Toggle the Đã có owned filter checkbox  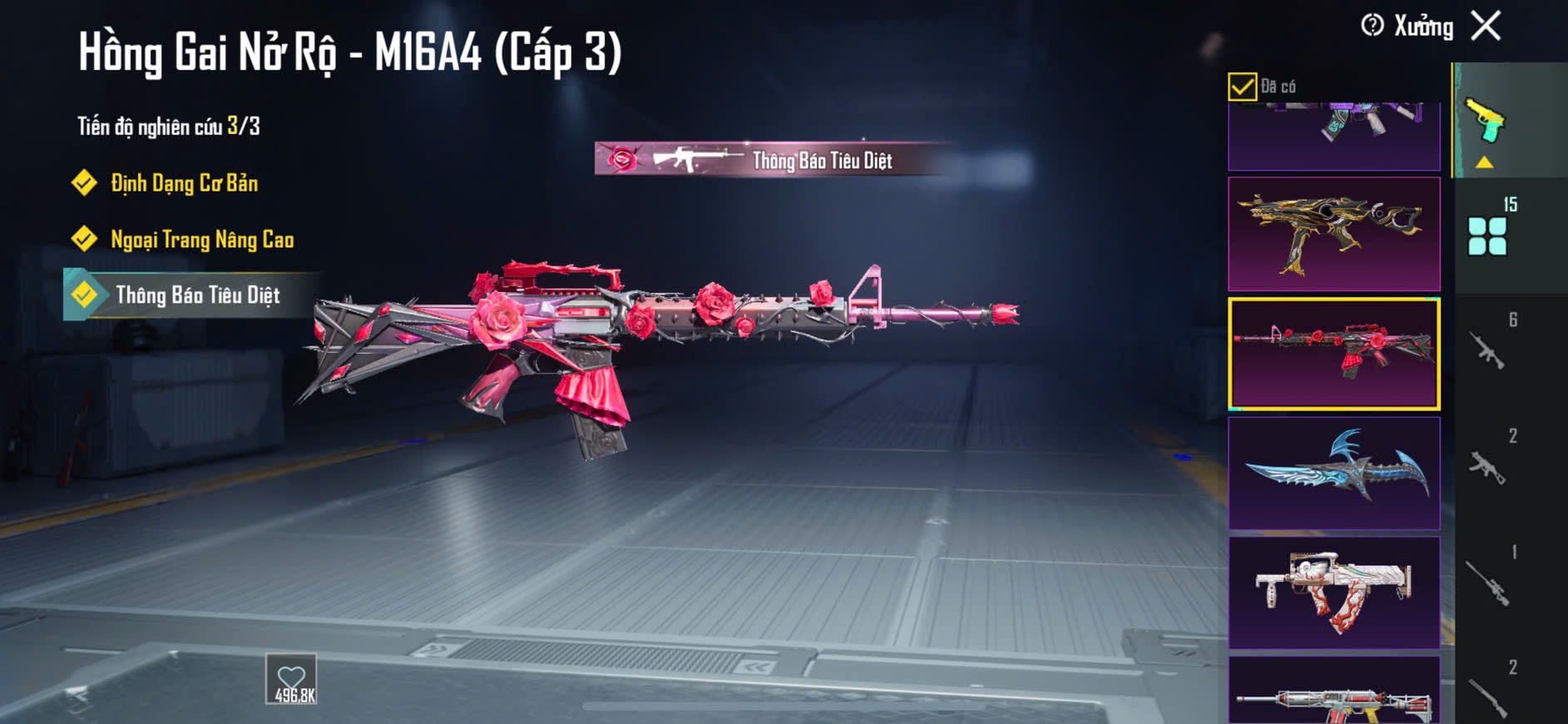click(x=1242, y=87)
